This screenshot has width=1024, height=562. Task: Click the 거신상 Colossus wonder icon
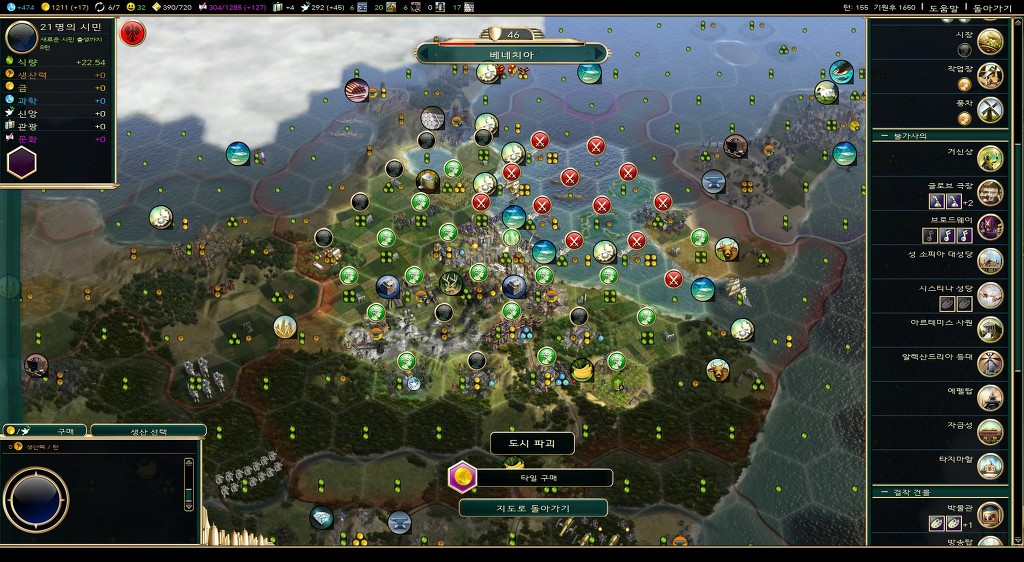pos(990,158)
